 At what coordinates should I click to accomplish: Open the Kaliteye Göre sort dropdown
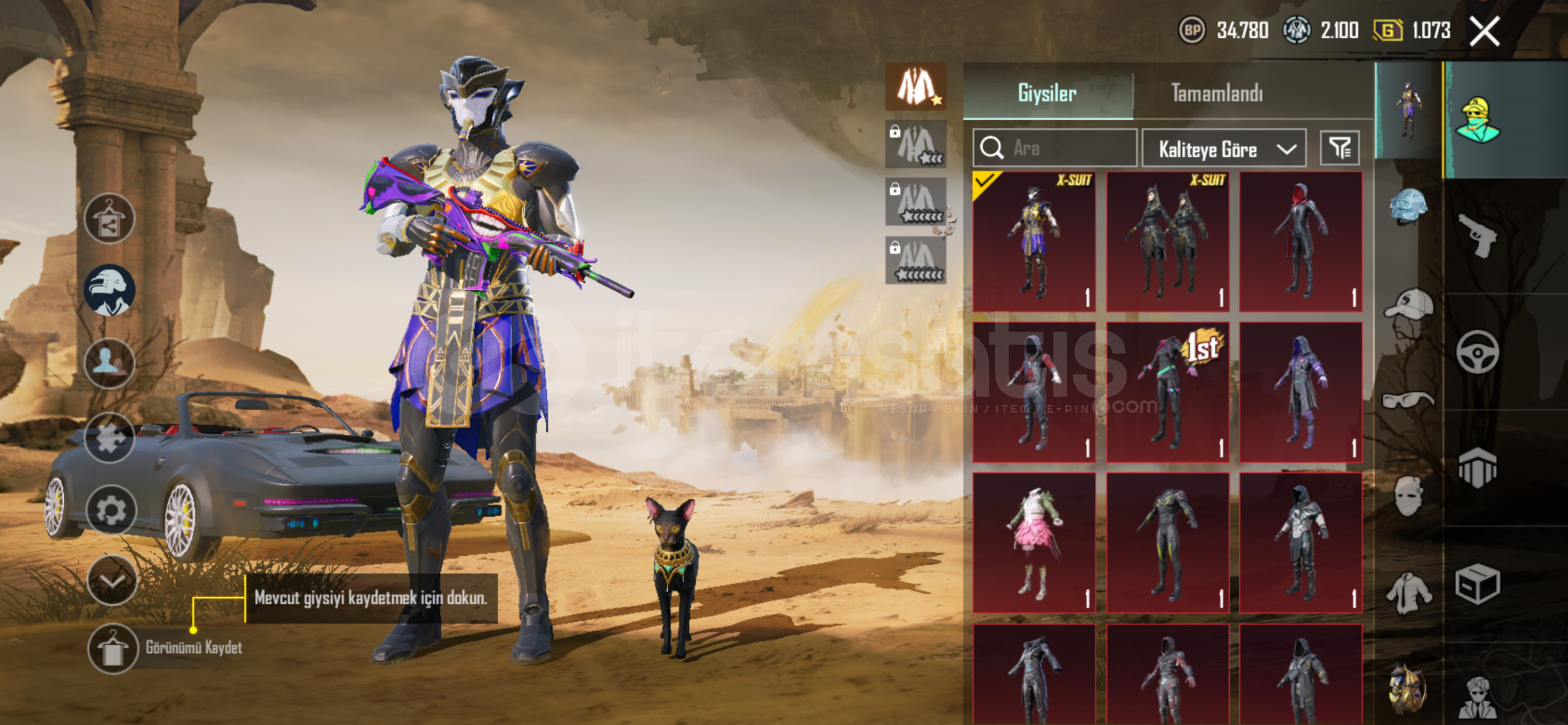click(x=1224, y=148)
